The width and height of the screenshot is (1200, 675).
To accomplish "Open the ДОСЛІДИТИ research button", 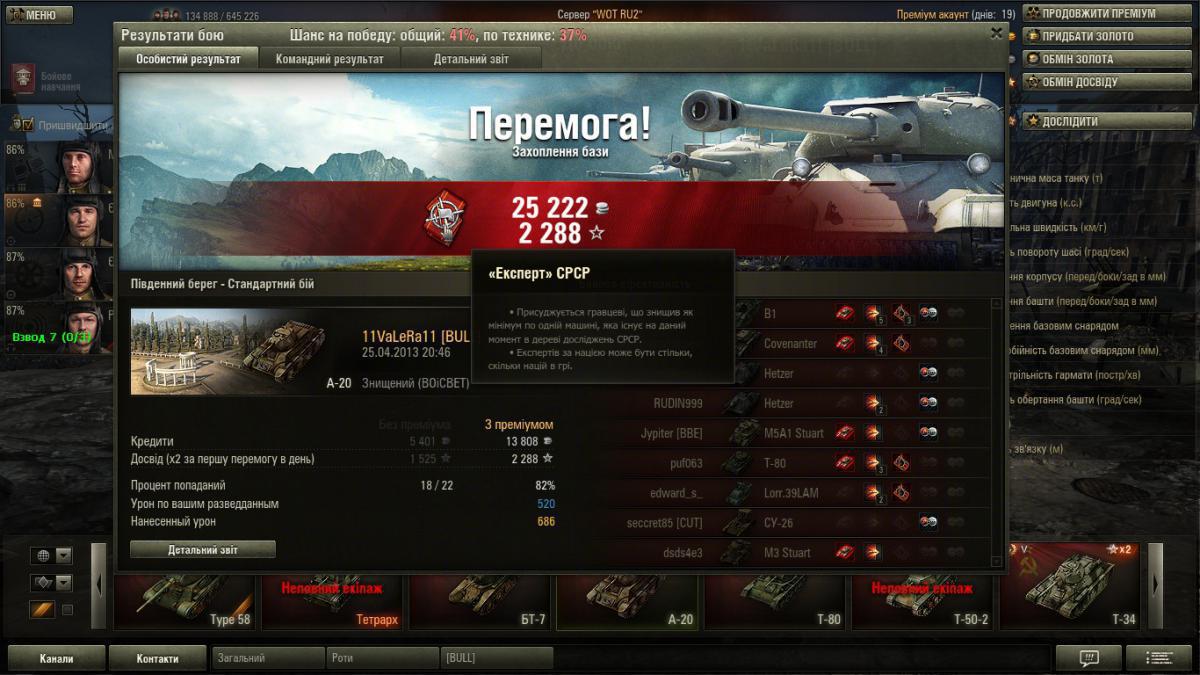I will 1069,121.
